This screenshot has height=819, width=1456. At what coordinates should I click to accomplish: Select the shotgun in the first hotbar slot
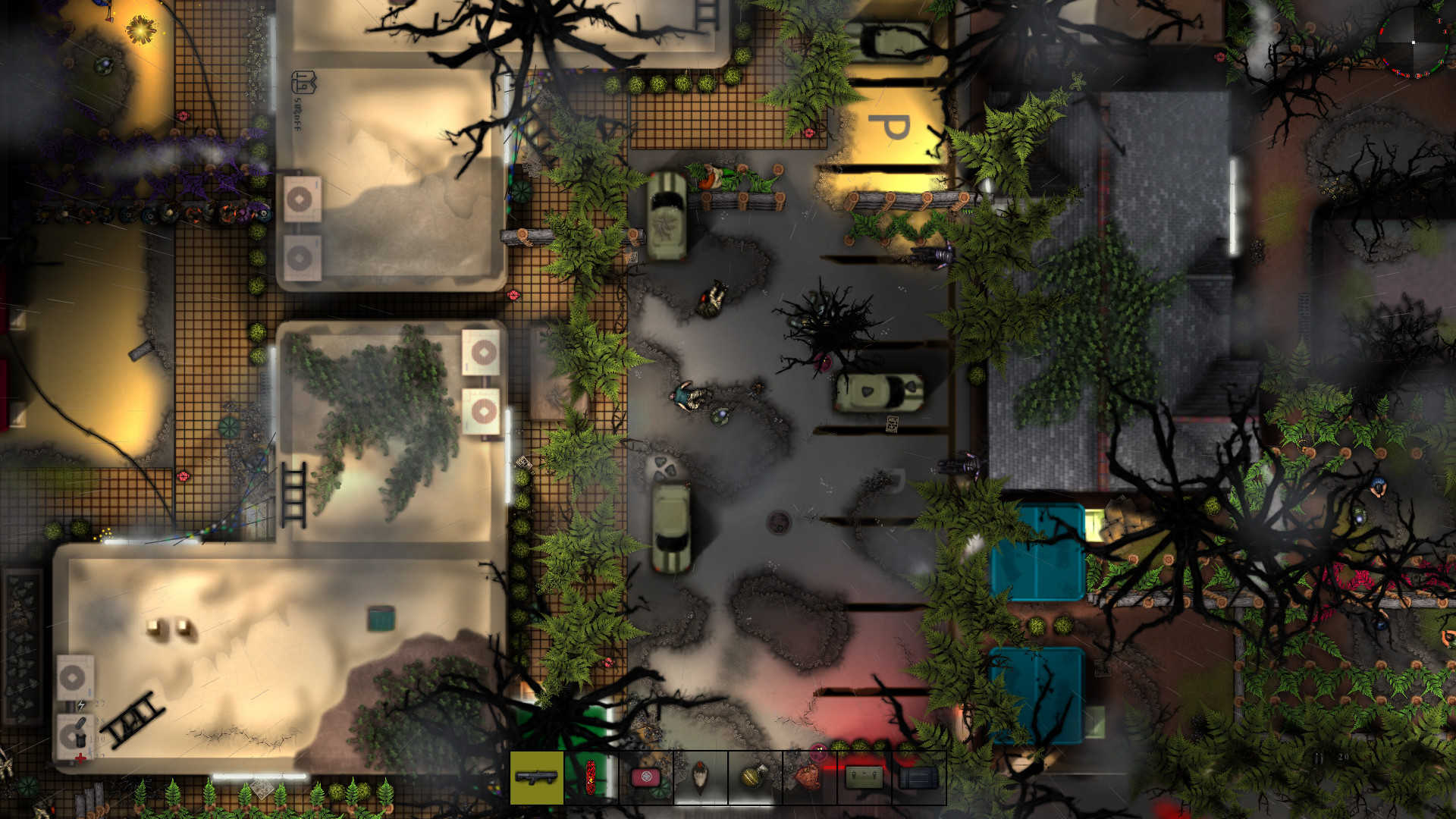[537, 777]
